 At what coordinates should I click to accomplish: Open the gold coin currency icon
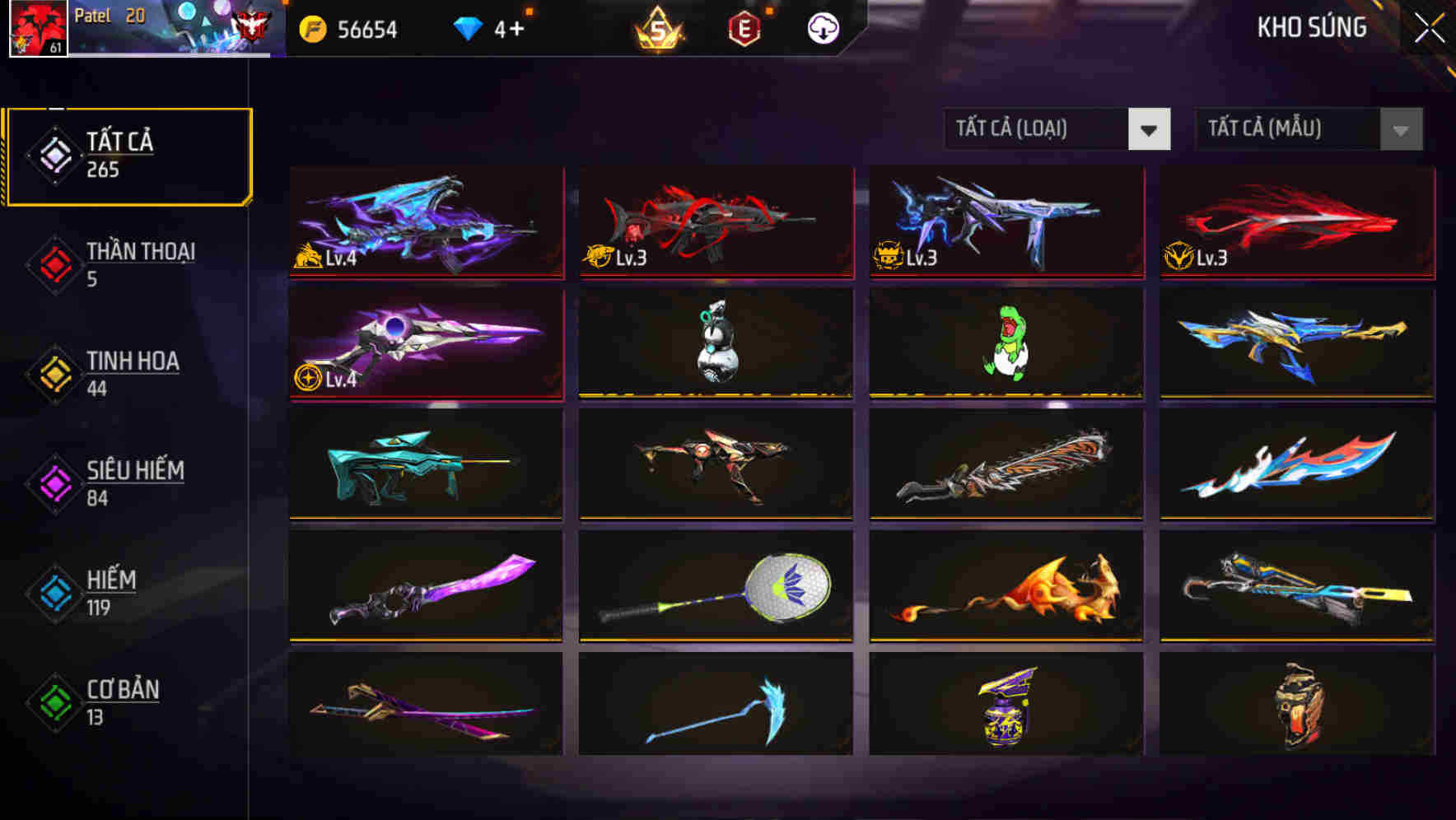(x=315, y=29)
